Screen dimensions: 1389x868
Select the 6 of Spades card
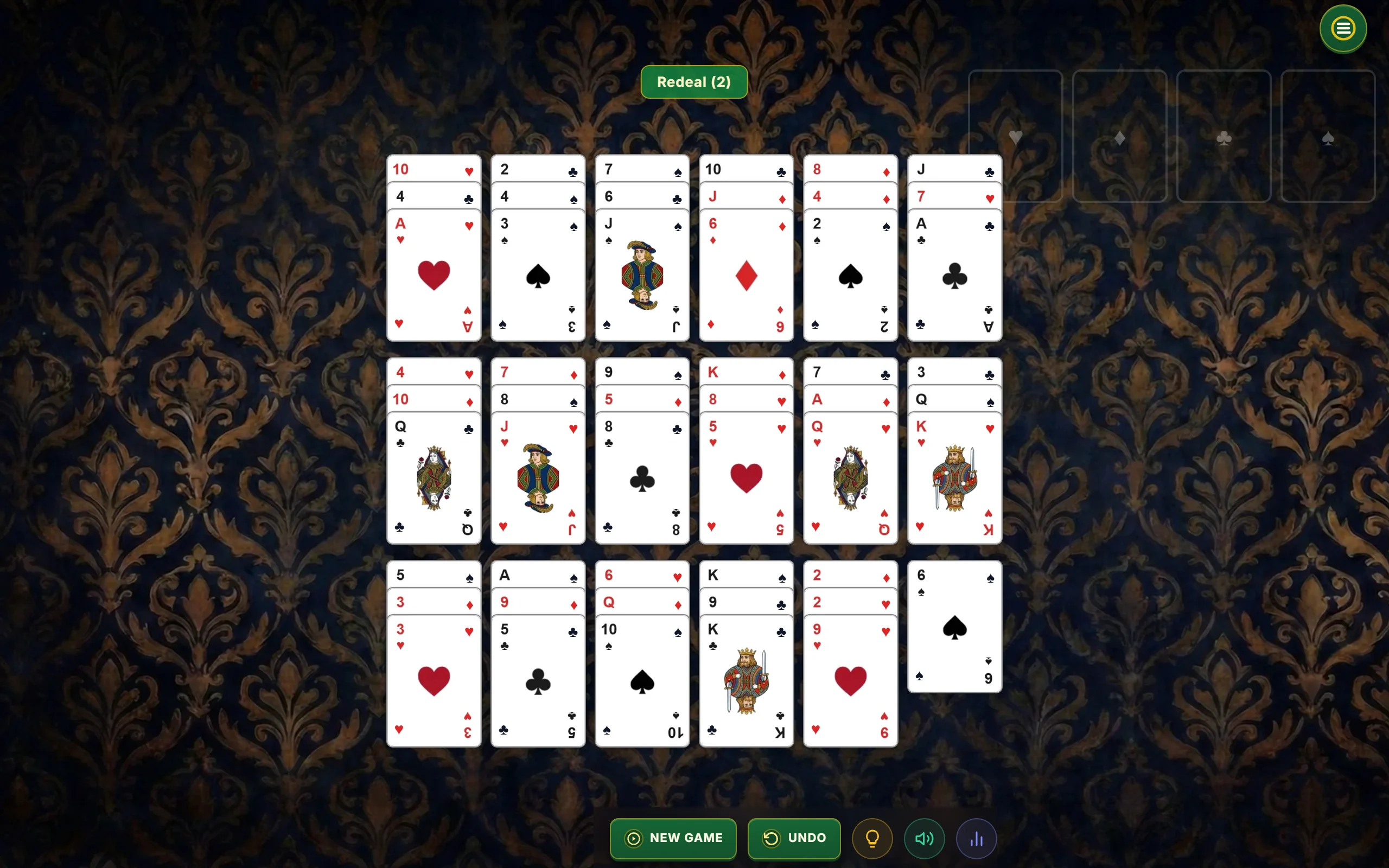pyautogui.click(x=954, y=627)
